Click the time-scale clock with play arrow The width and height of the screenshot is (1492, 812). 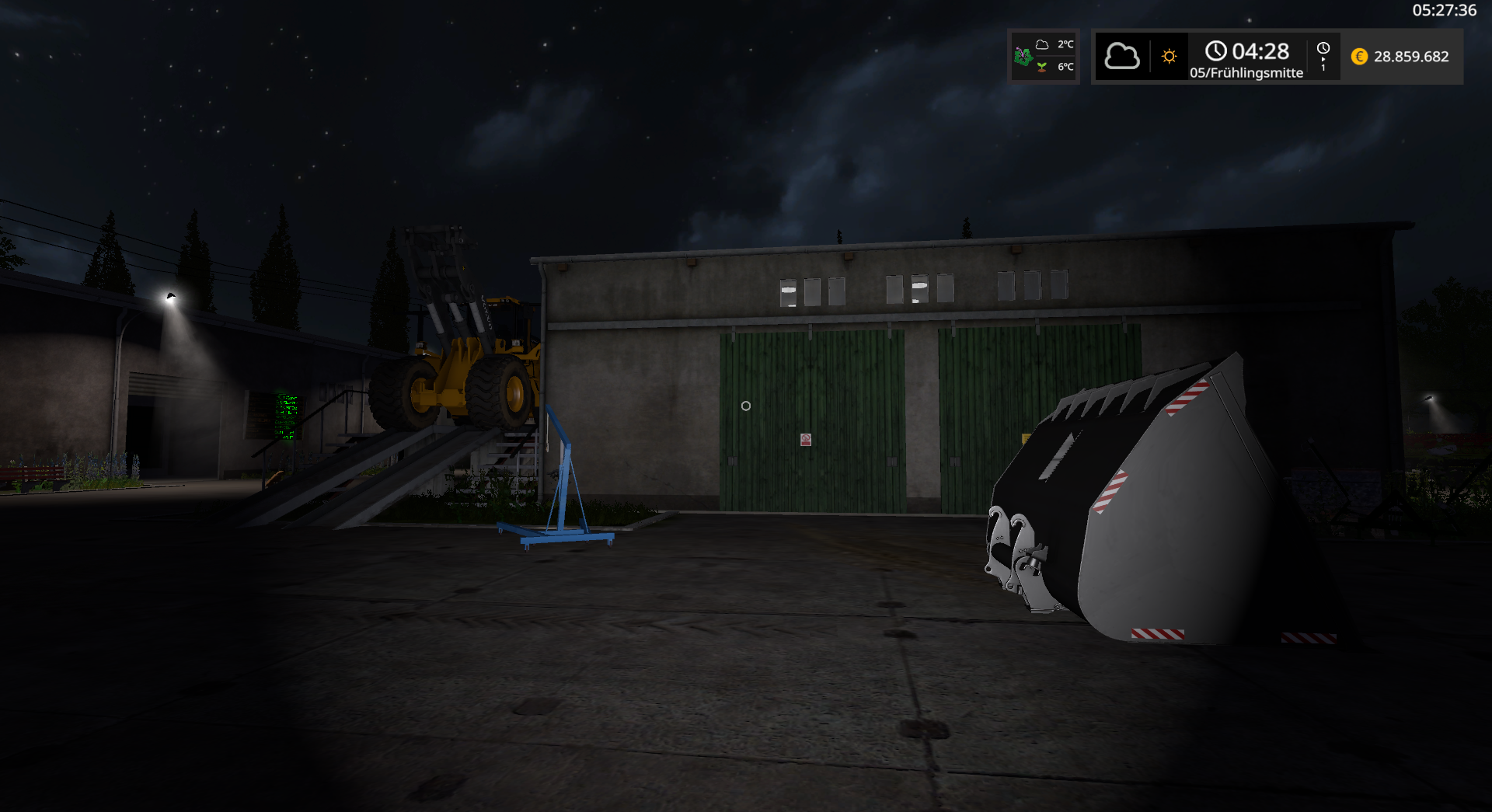click(1323, 57)
